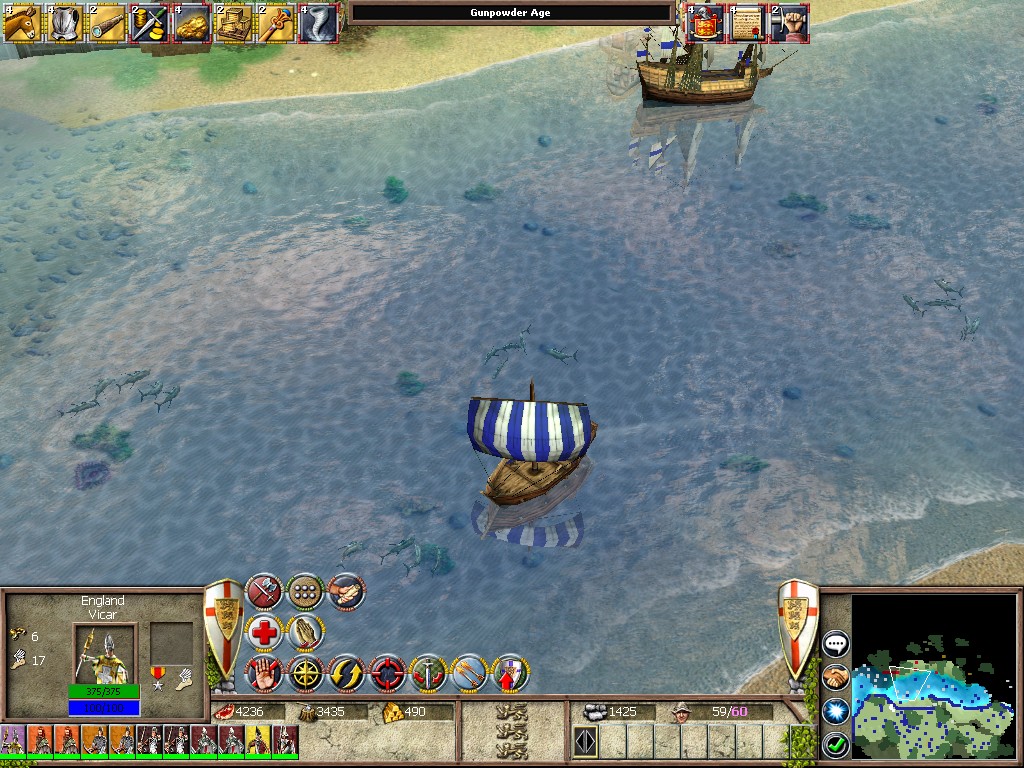Open the chat speech bubble button
The image size is (1024, 768).
point(835,644)
